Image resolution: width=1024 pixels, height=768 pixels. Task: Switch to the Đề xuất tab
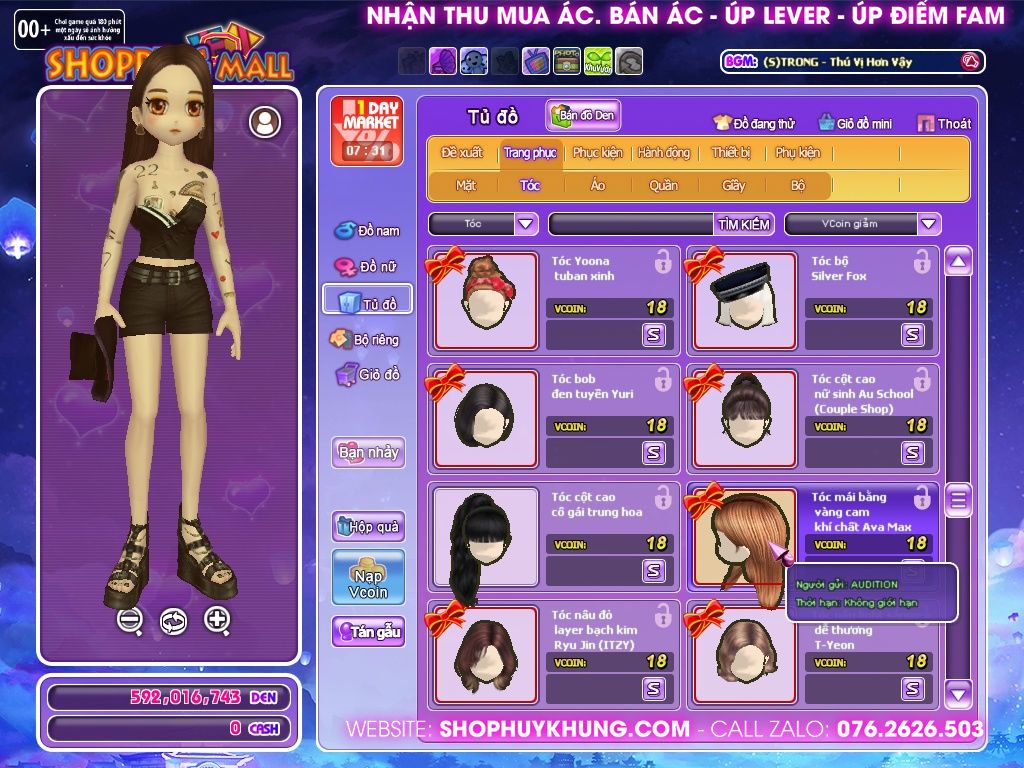coord(462,153)
